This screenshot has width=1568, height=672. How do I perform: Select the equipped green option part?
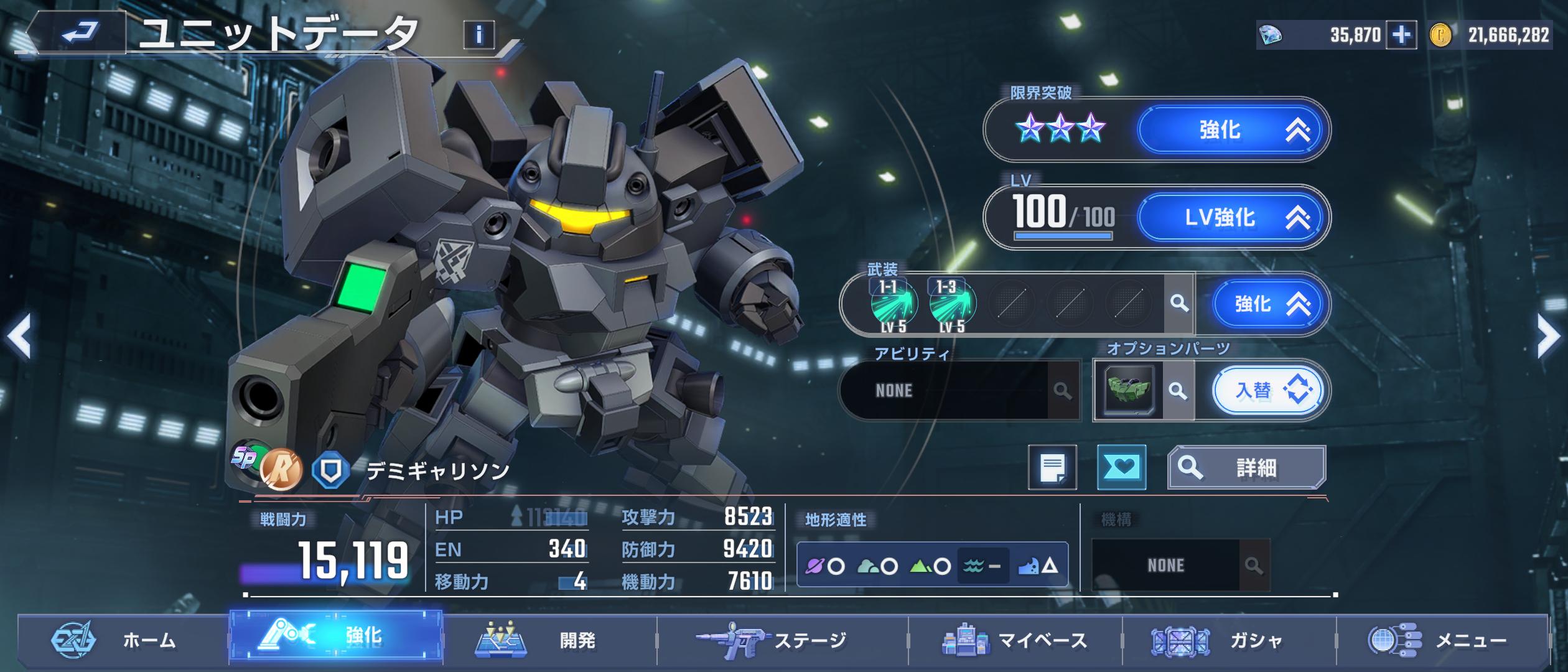point(1129,391)
